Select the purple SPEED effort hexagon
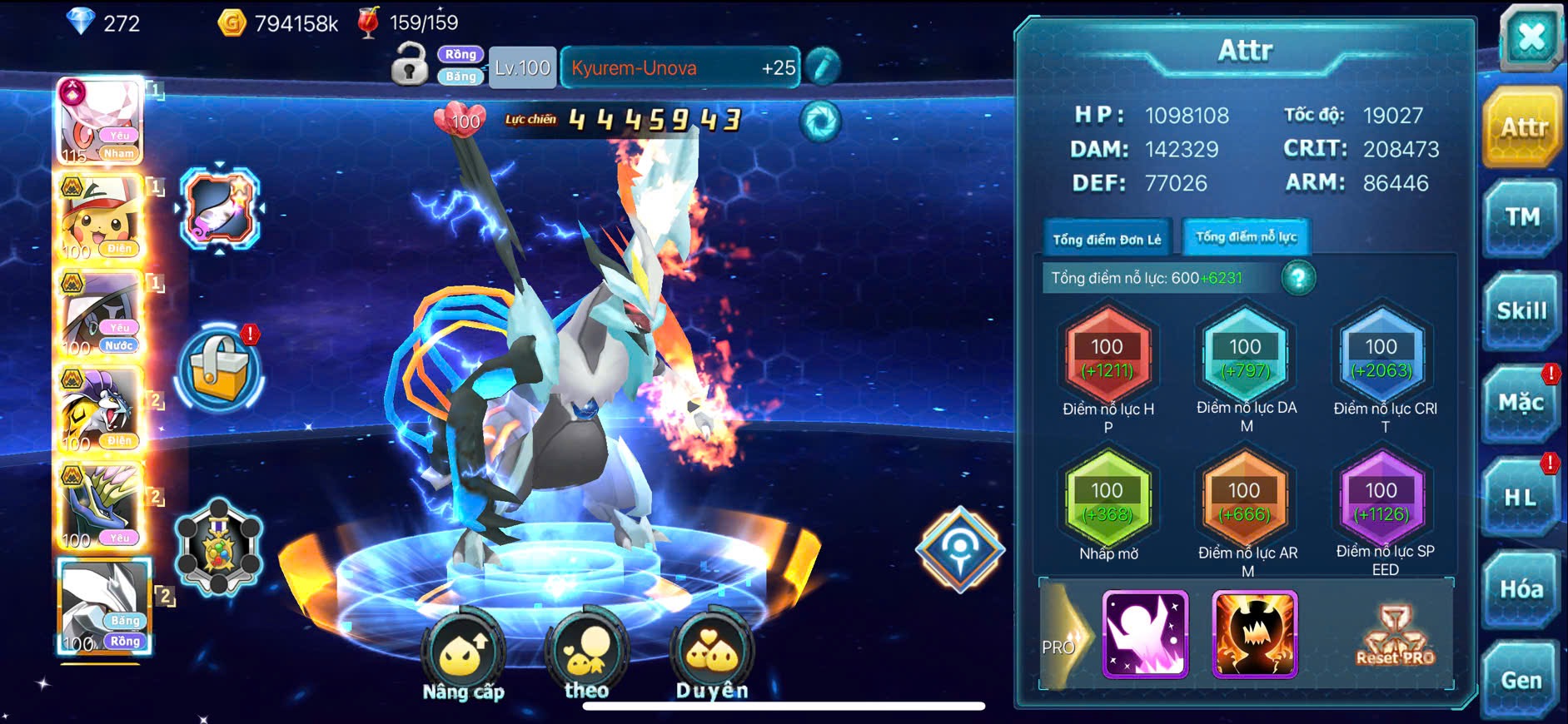The image size is (1568, 724). coord(1381,502)
